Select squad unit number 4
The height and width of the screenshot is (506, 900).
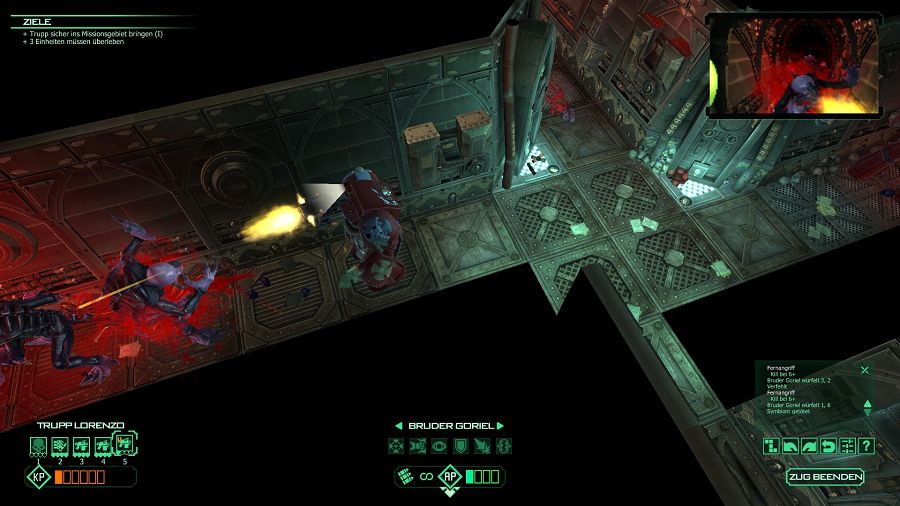102,443
